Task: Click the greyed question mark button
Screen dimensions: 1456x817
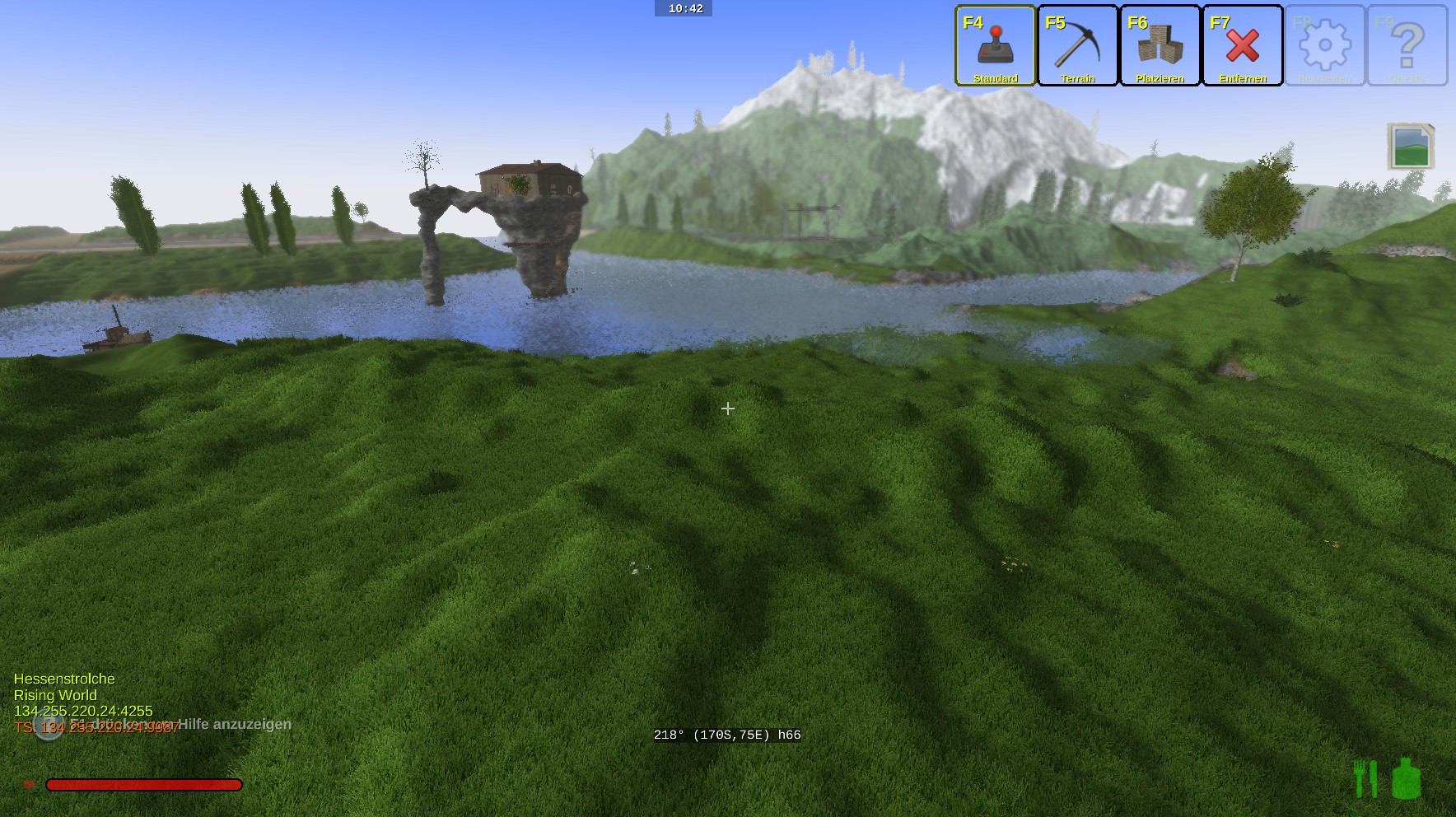Action: pos(1407,45)
